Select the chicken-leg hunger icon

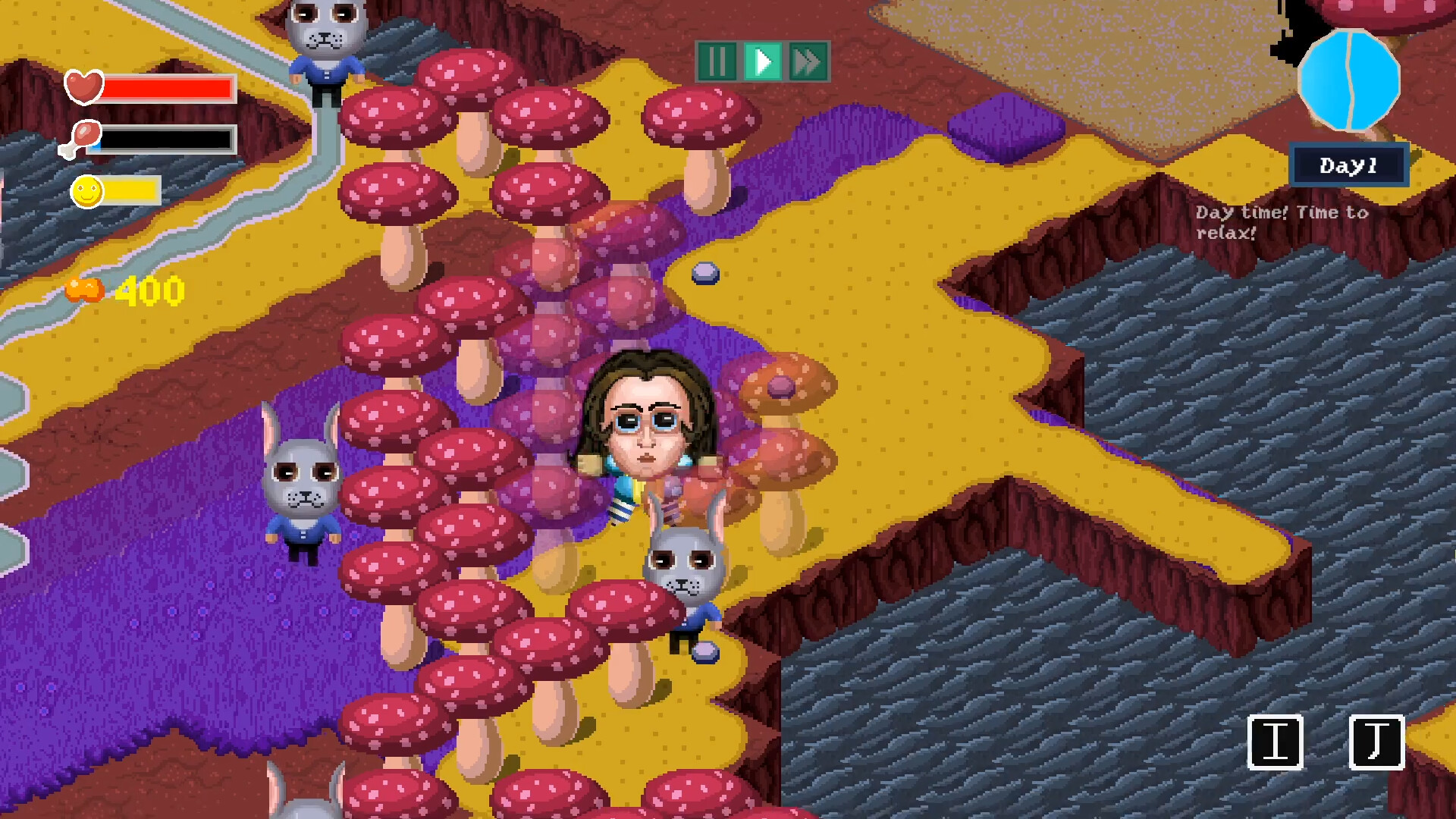(x=83, y=137)
